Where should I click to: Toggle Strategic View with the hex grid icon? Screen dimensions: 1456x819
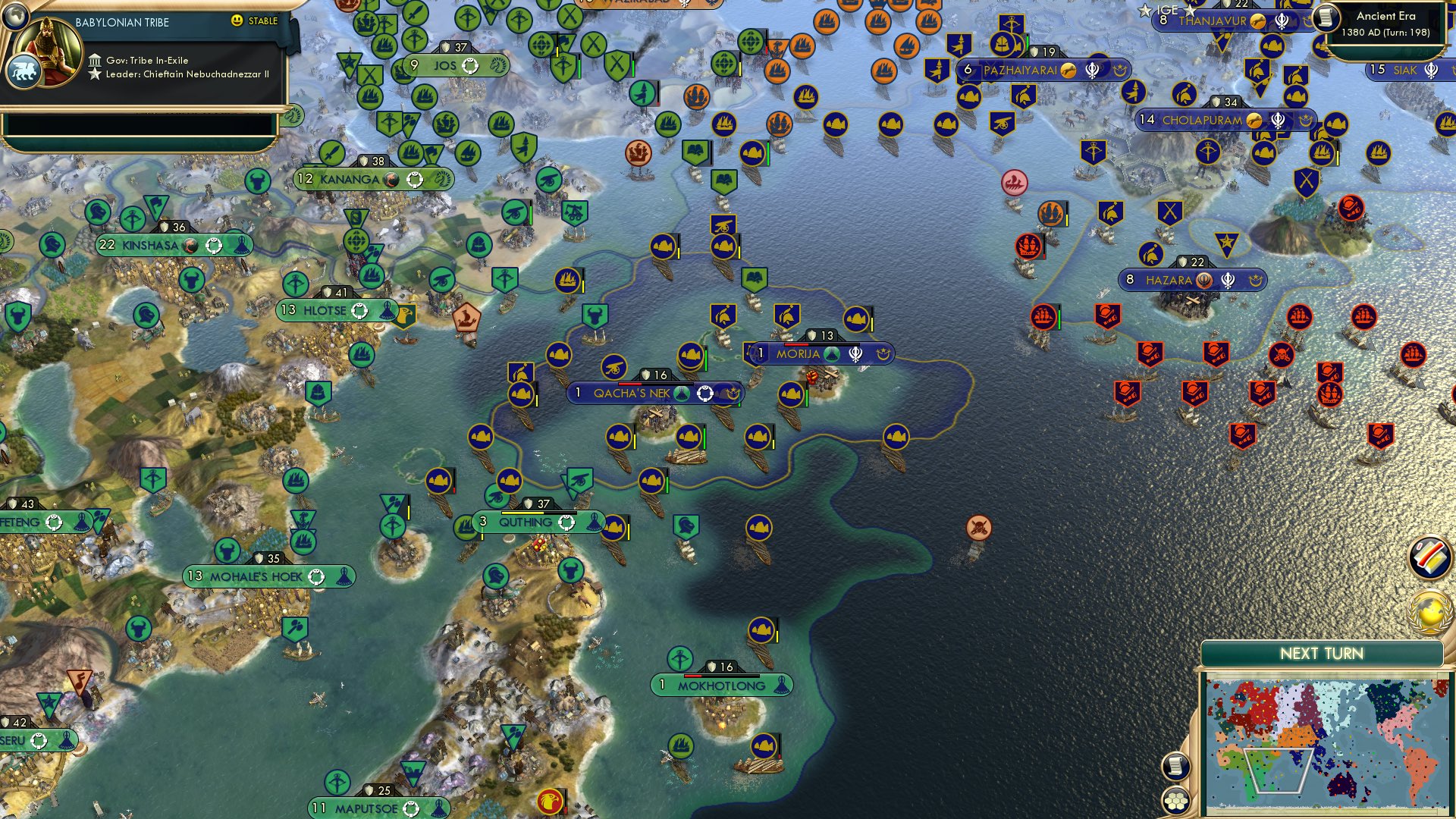[x=1175, y=800]
